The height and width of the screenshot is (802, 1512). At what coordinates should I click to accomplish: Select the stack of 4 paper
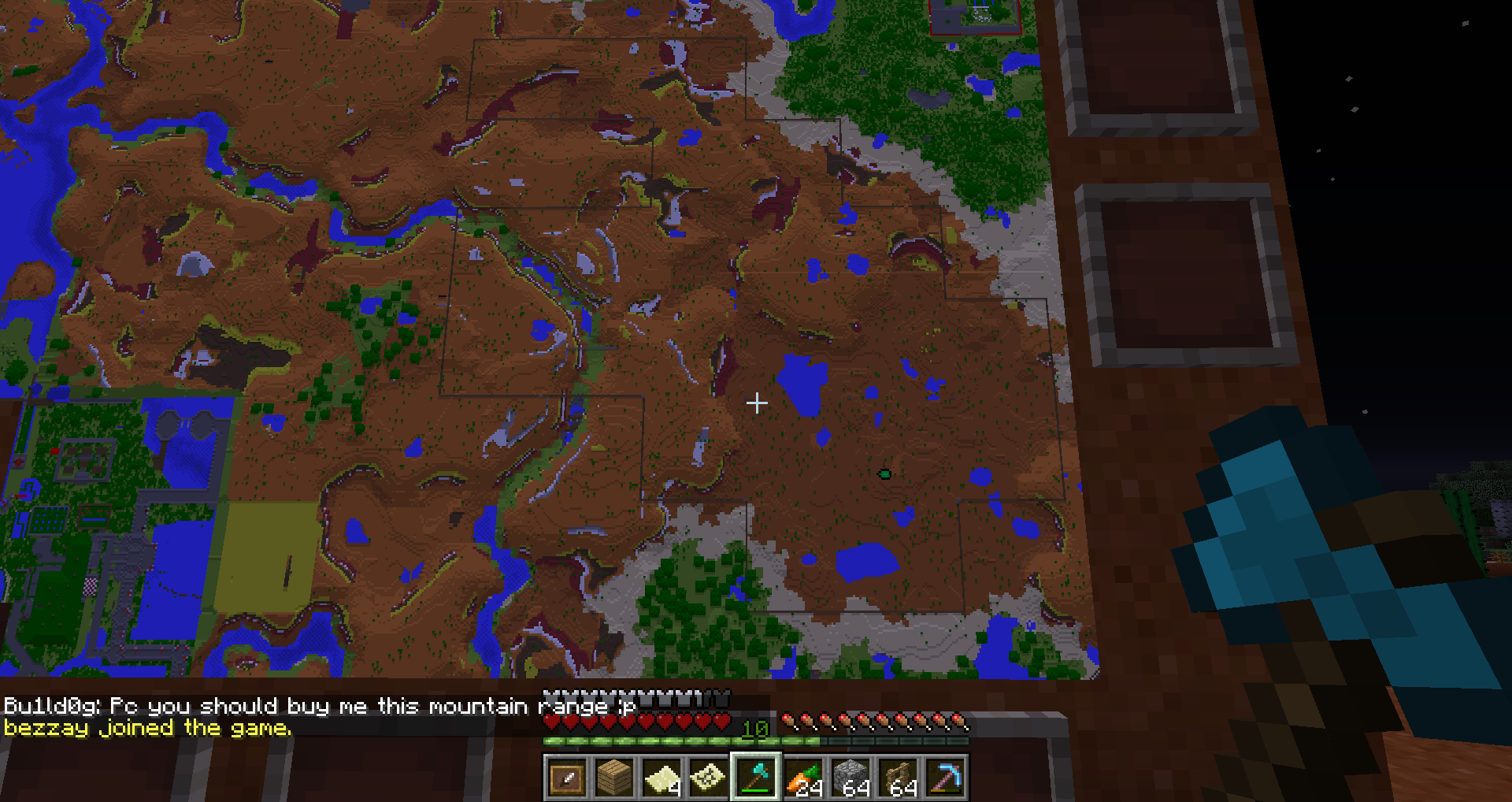[662, 780]
